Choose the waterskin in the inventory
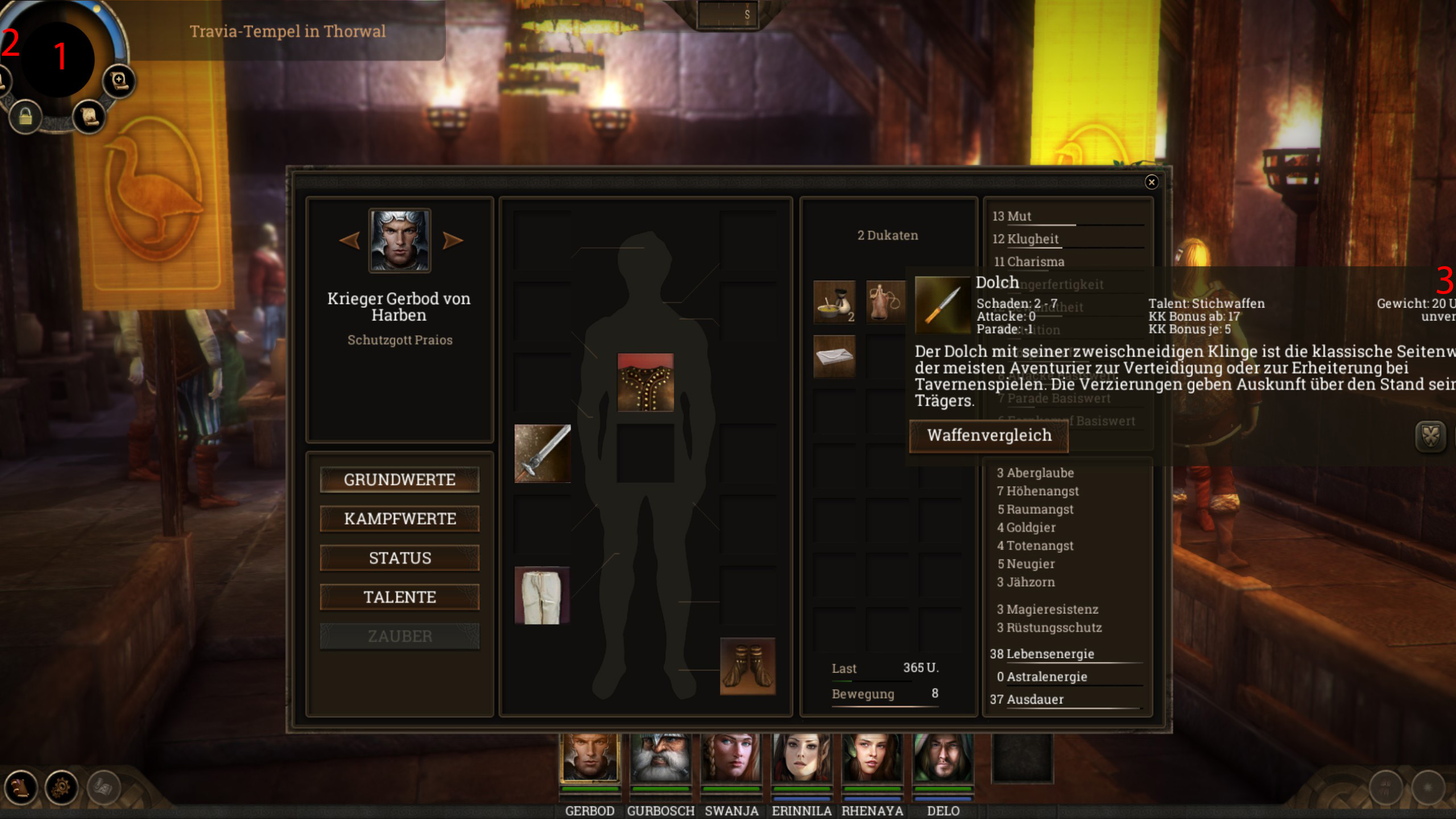1456x819 pixels. coord(885,301)
